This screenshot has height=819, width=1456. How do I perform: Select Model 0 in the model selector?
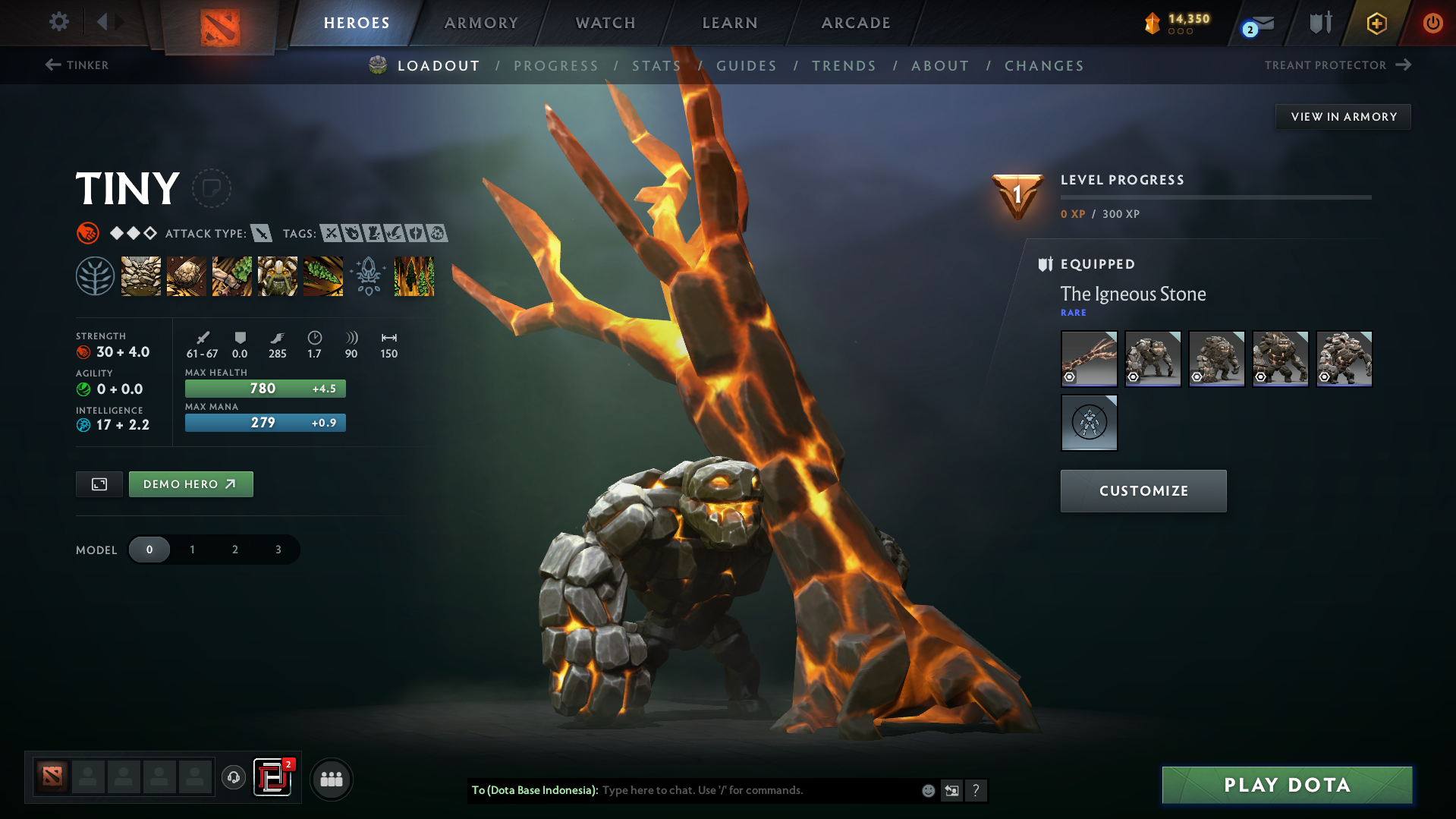coord(149,550)
